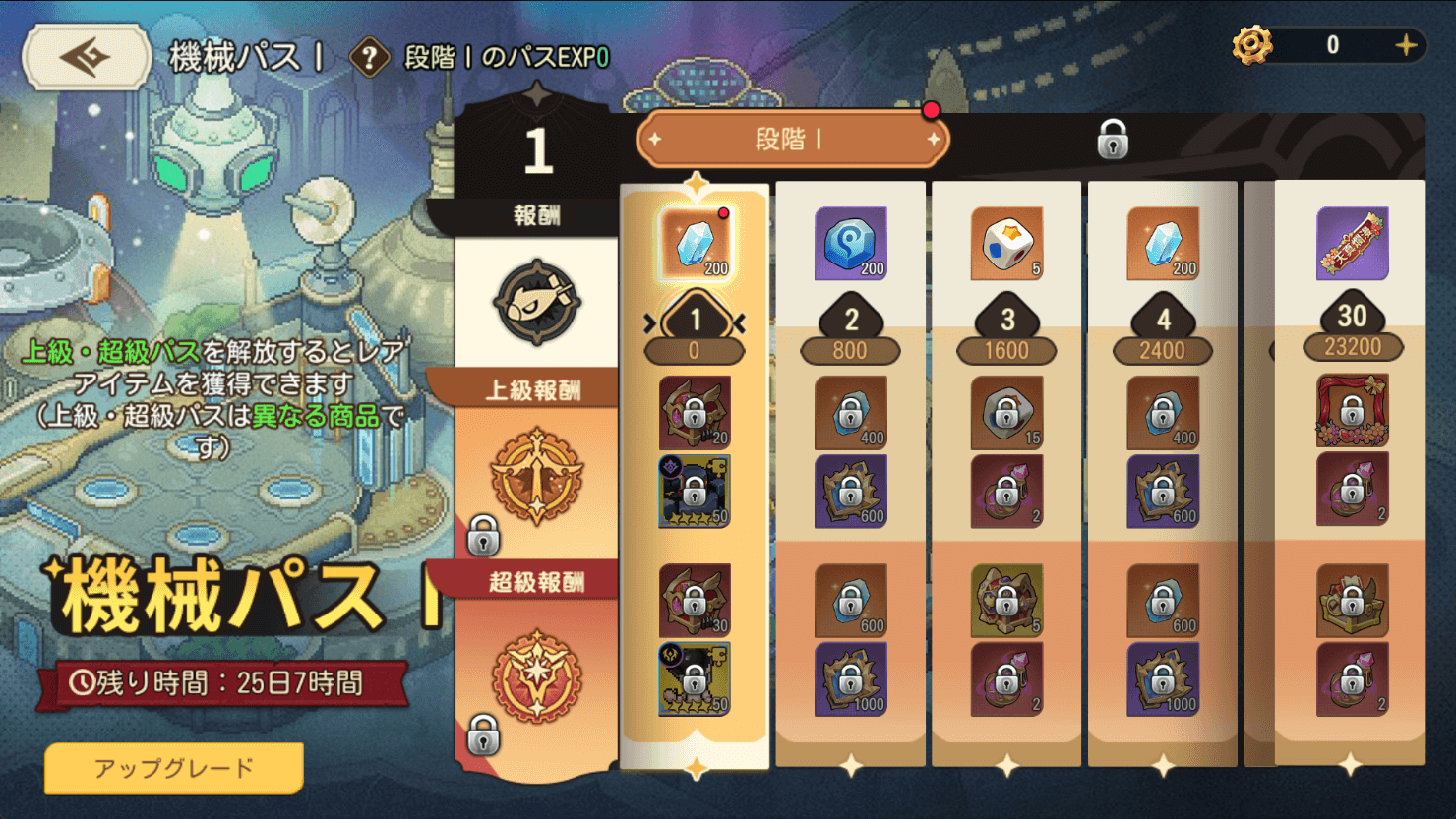Inspect level 30 locked super treasure chest
The width and height of the screenshot is (1456, 819).
tap(1352, 600)
